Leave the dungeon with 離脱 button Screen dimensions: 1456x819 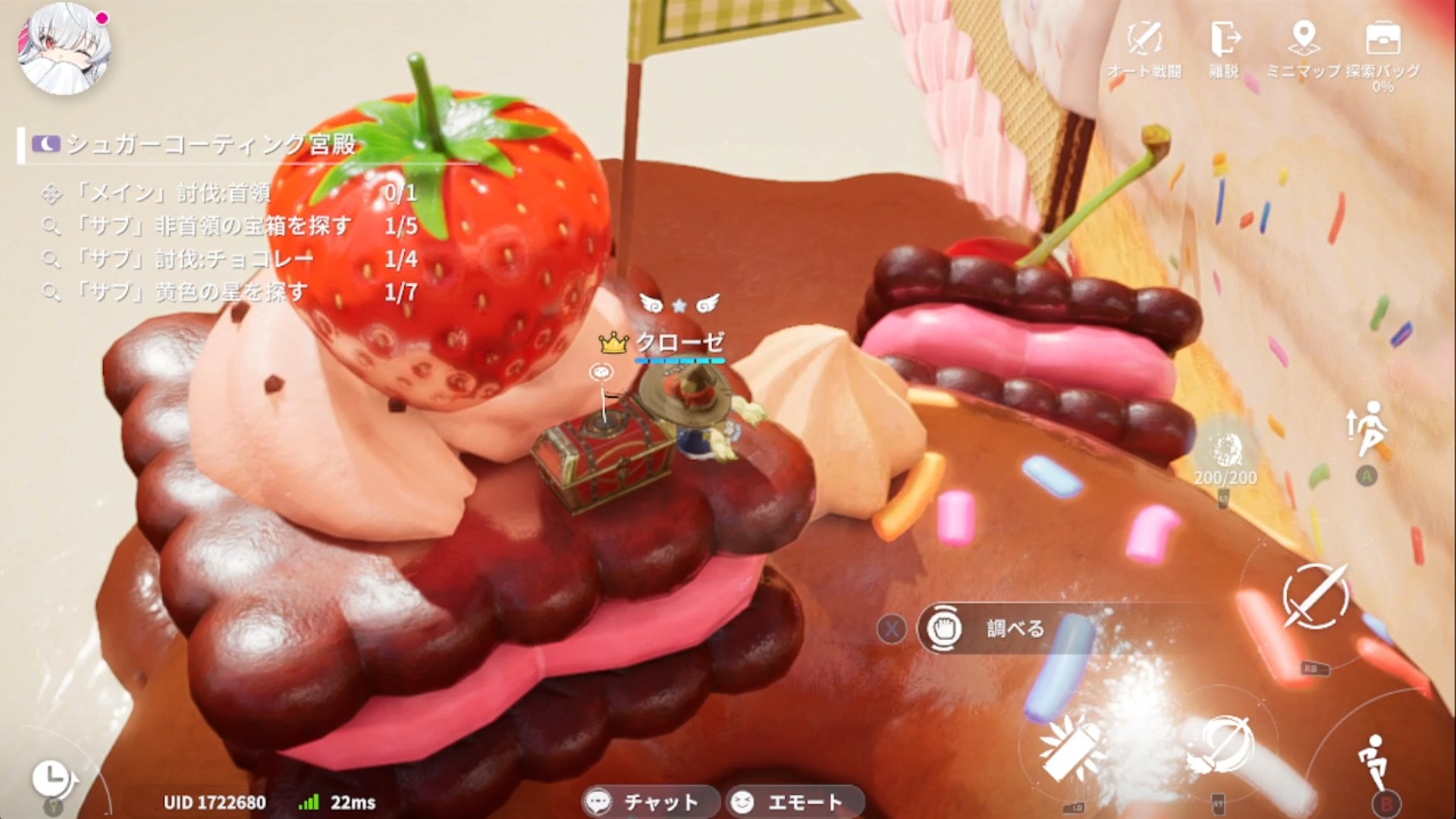(x=1224, y=48)
